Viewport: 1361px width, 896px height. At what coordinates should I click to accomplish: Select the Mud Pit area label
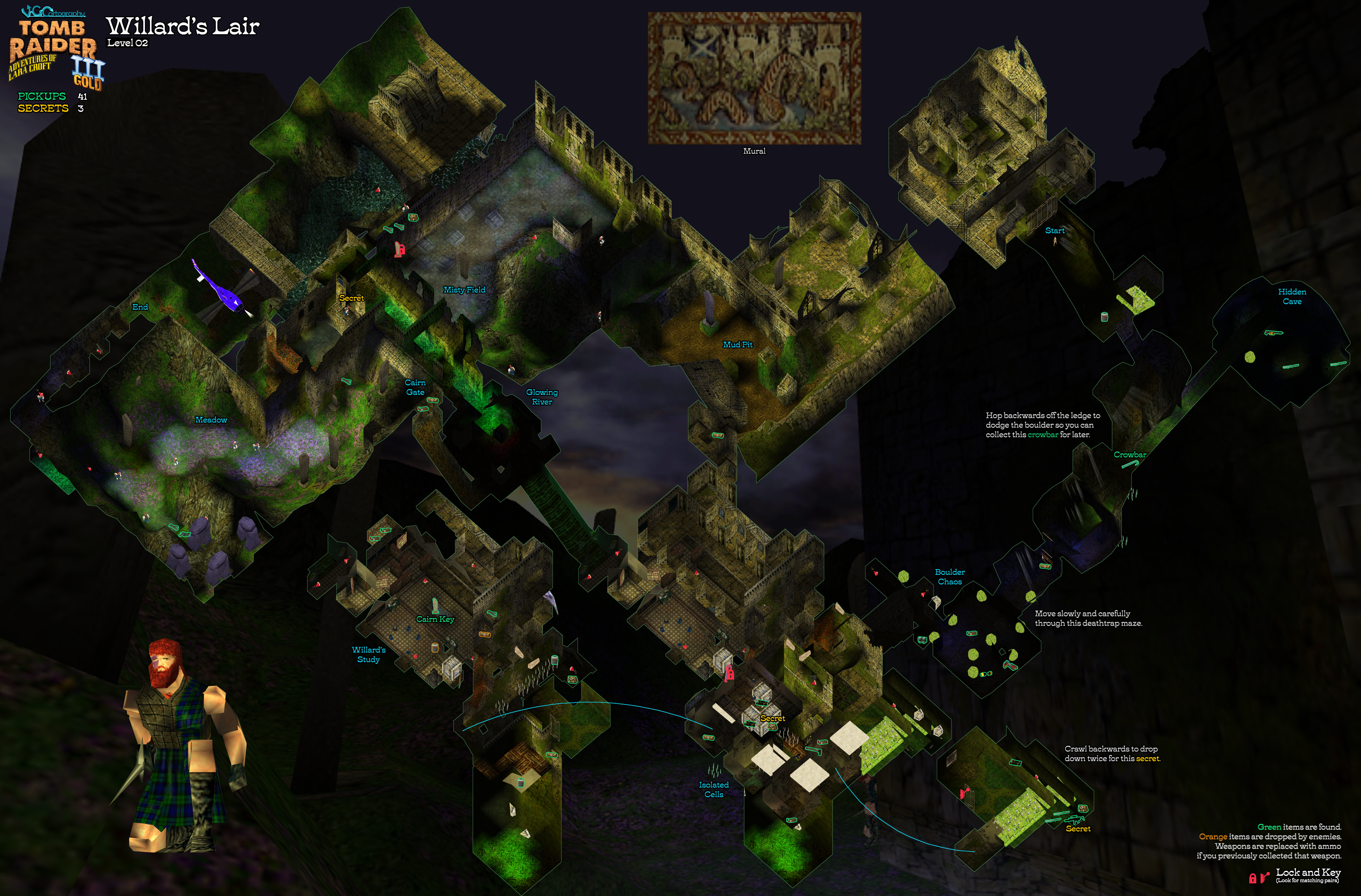click(738, 345)
